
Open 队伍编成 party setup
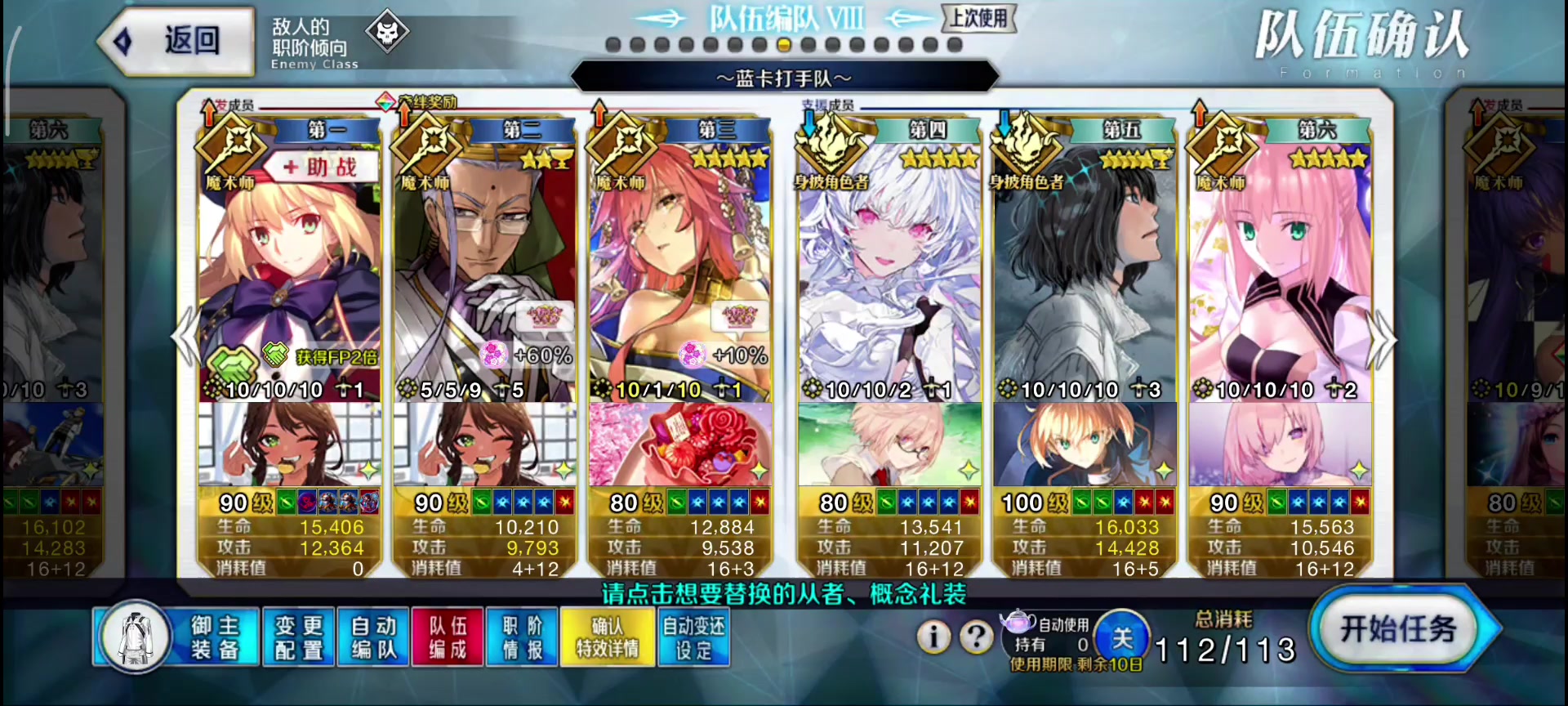click(448, 637)
